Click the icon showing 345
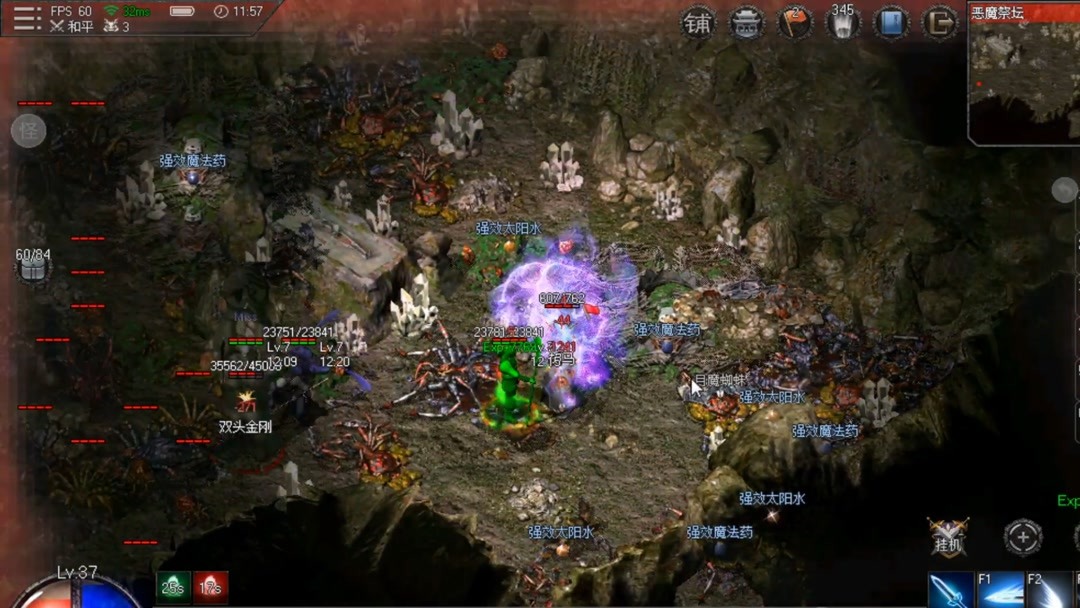The width and height of the screenshot is (1080, 608). click(x=843, y=23)
